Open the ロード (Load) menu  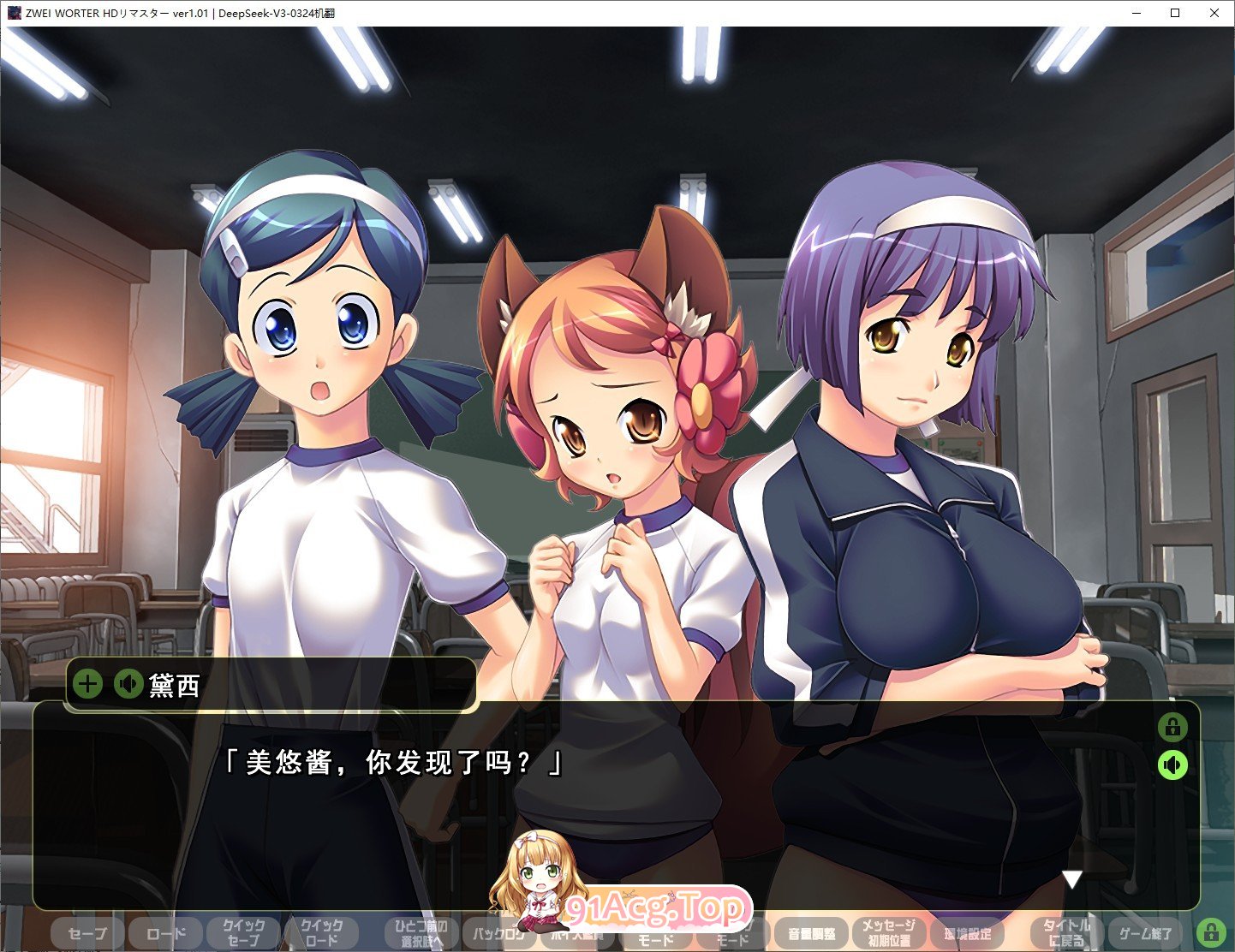165,933
